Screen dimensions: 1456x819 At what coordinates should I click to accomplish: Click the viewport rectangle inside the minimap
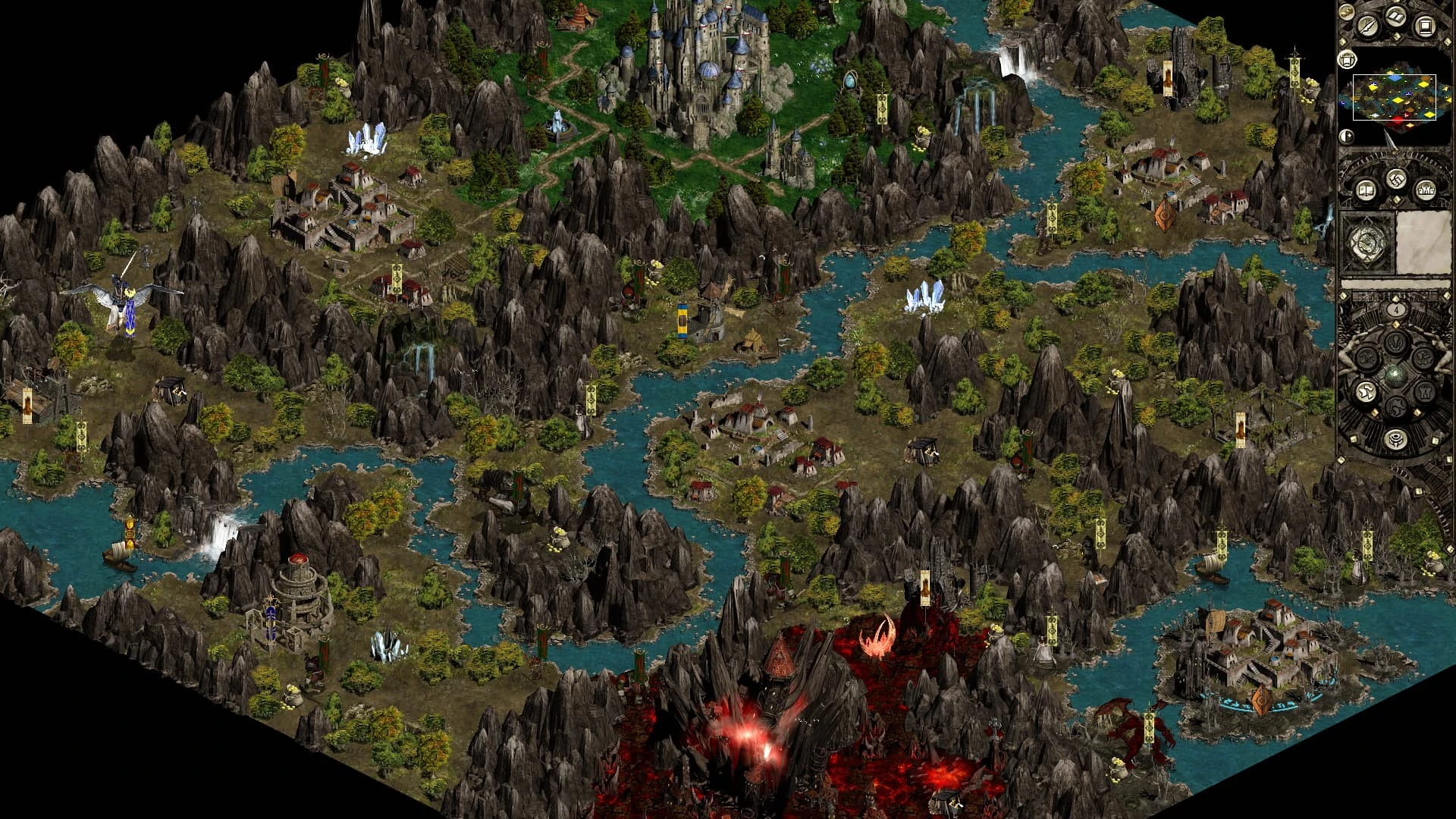point(1394,97)
